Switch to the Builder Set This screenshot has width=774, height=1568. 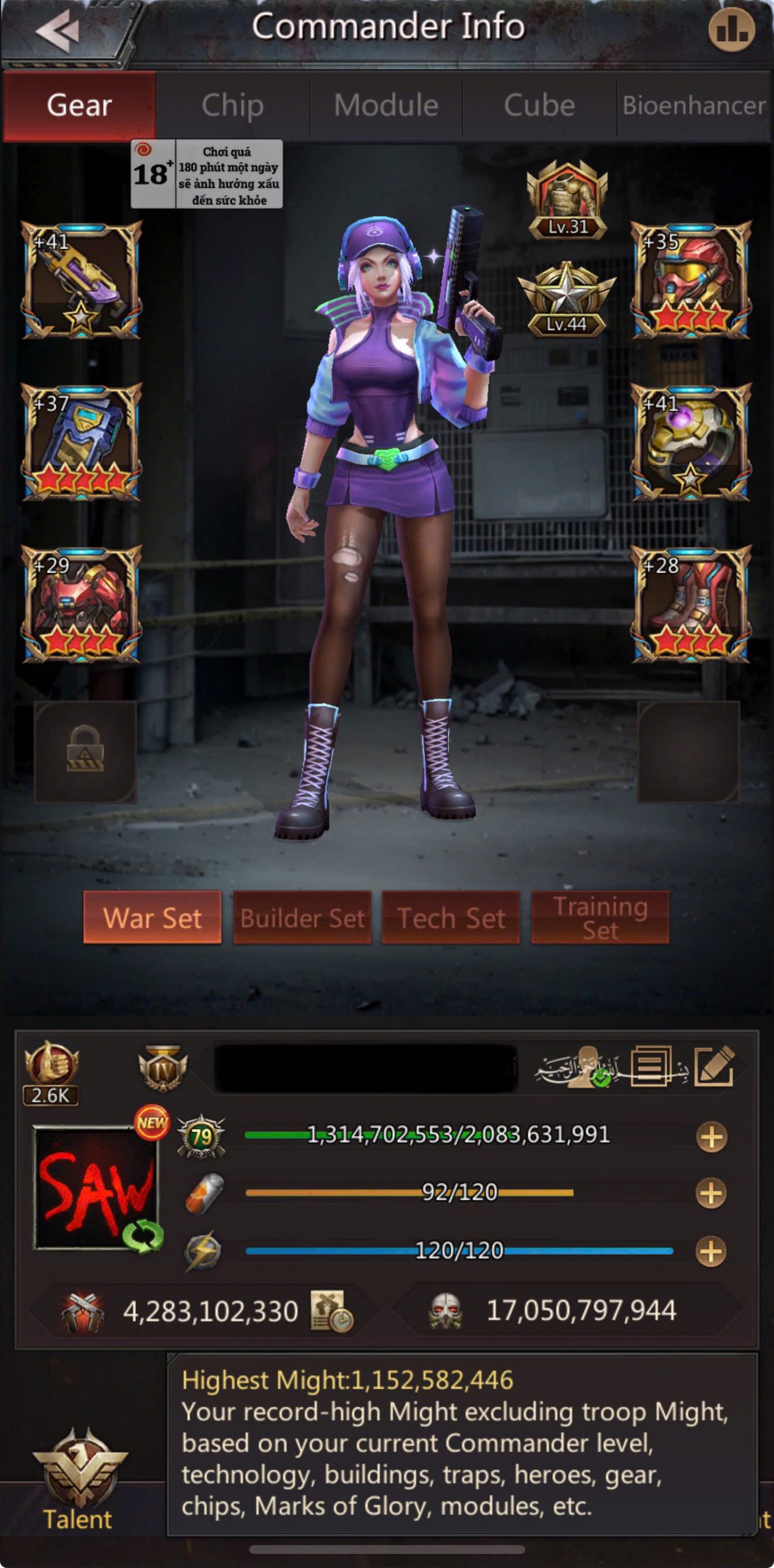302,918
